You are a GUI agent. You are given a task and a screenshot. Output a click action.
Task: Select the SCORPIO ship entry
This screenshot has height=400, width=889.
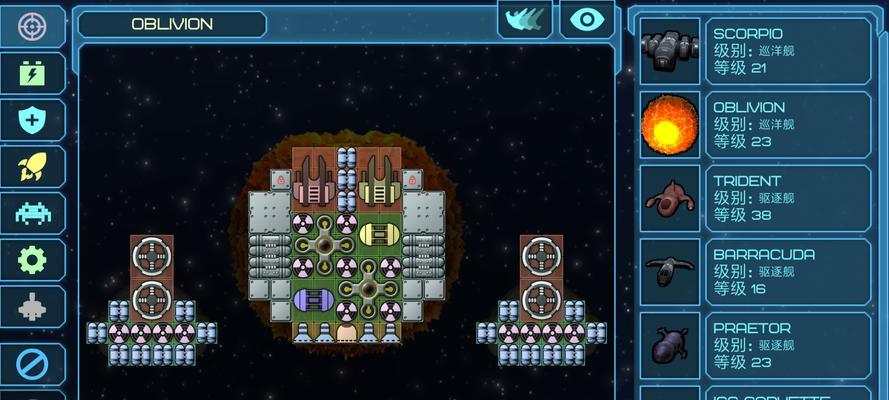click(755, 51)
